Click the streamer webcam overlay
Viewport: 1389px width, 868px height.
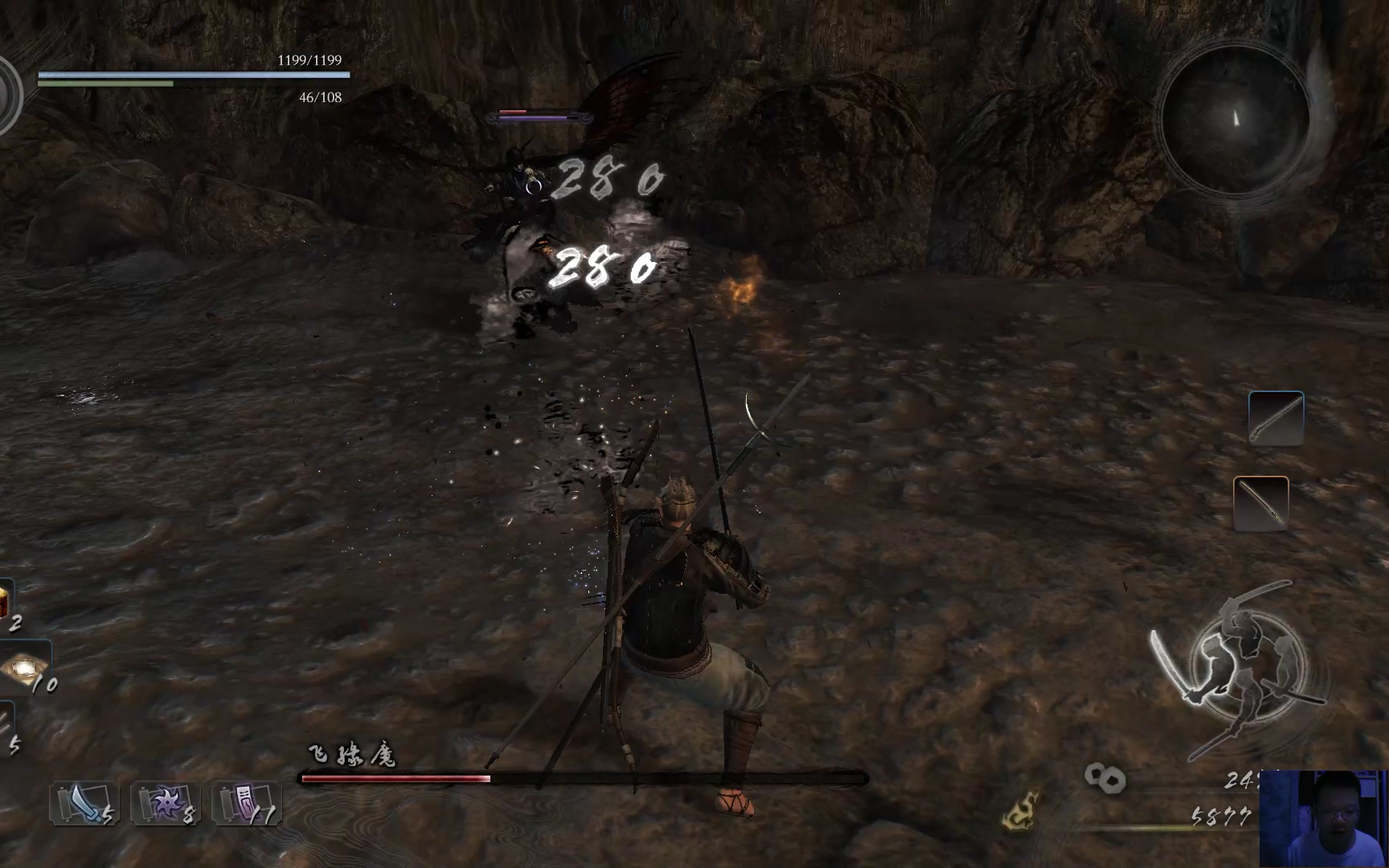click(1323, 818)
